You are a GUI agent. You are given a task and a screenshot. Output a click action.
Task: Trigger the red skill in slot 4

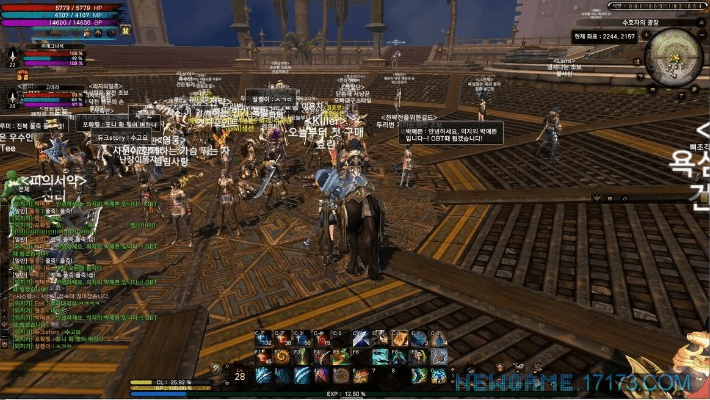click(320, 375)
